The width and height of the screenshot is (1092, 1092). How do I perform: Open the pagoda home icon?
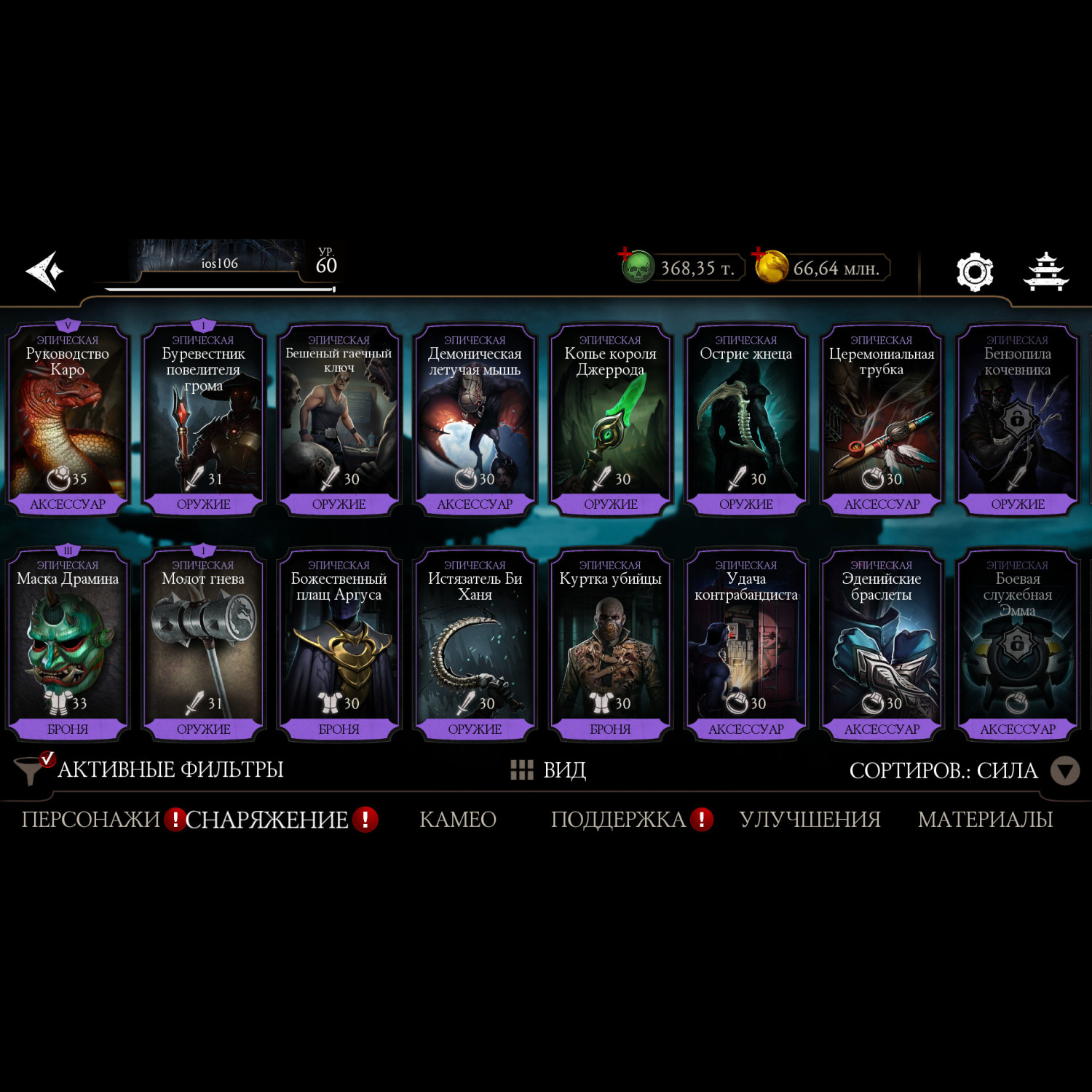point(1045,272)
